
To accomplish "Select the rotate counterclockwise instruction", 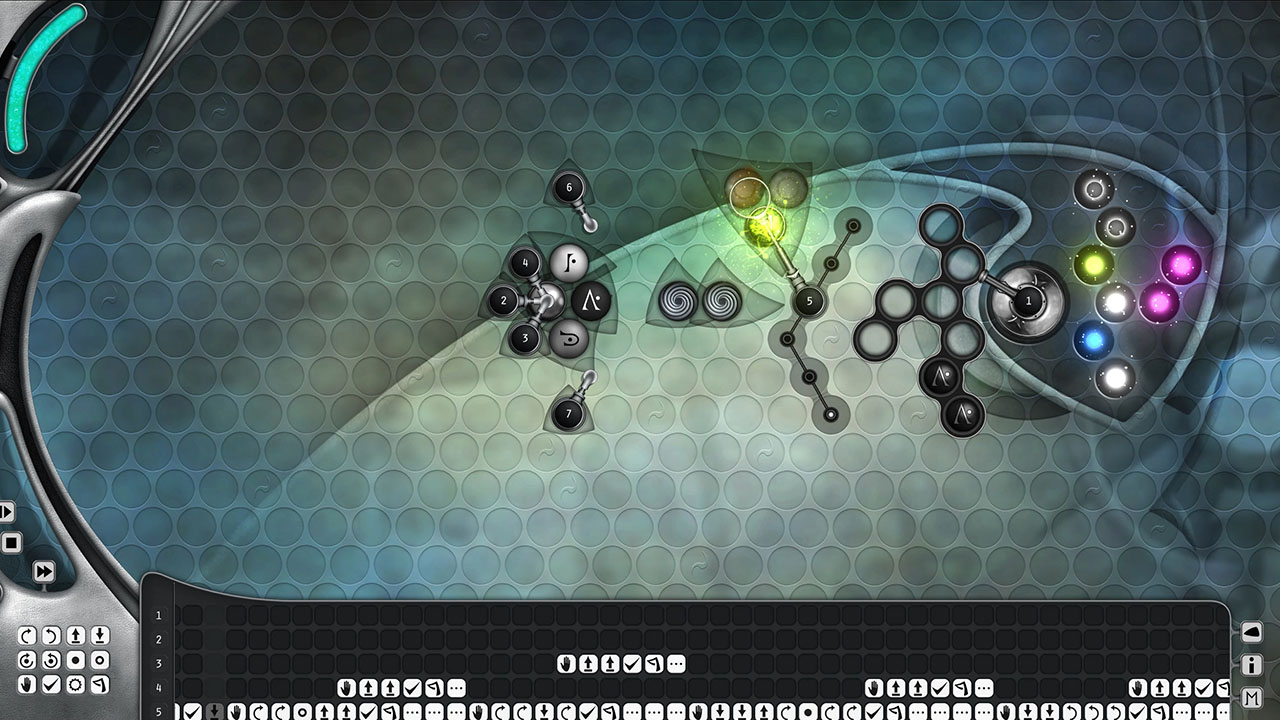I will click(x=51, y=634).
